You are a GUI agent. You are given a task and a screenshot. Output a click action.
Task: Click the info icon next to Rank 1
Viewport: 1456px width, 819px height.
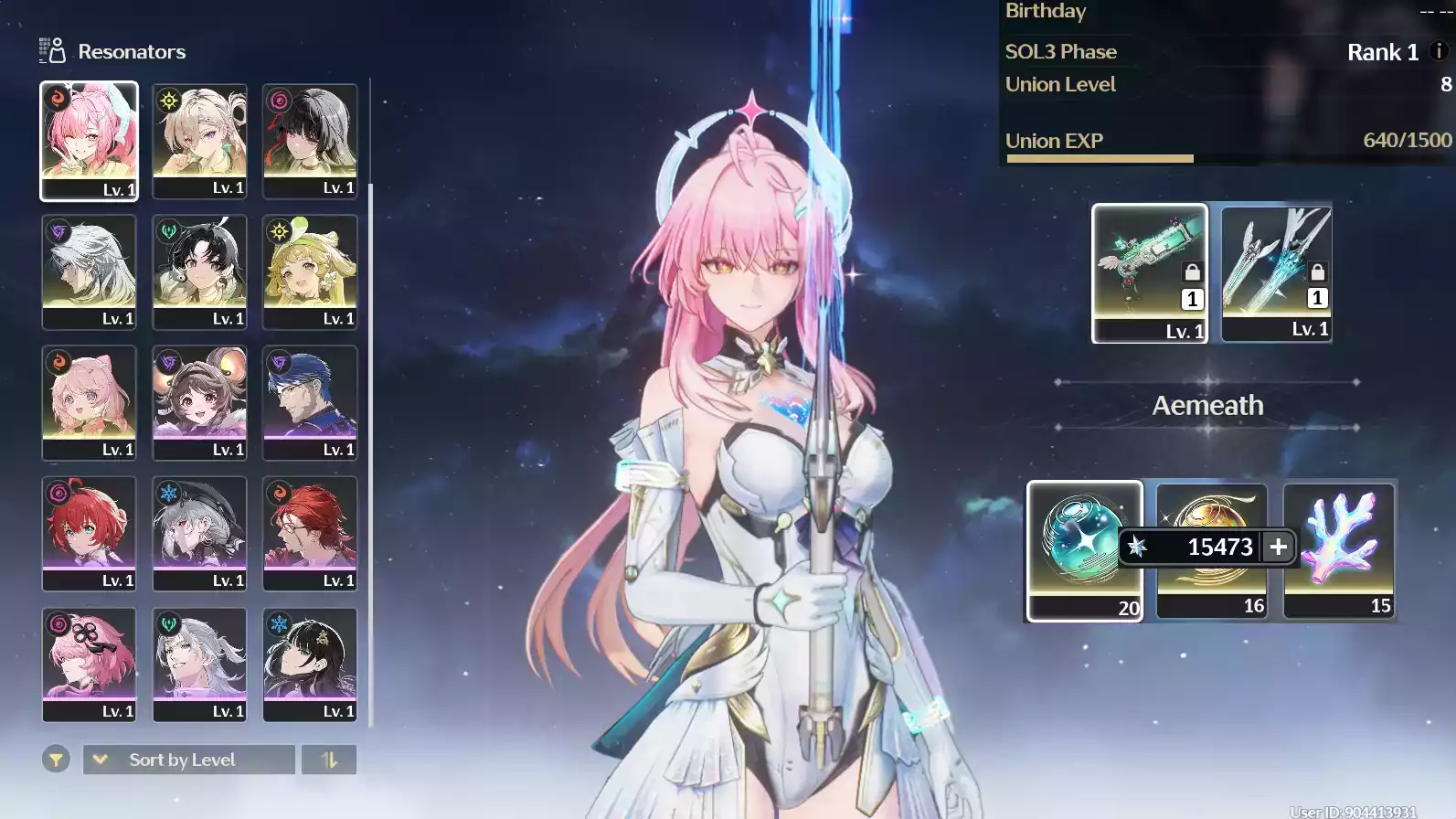click(x=1437, y=52)
